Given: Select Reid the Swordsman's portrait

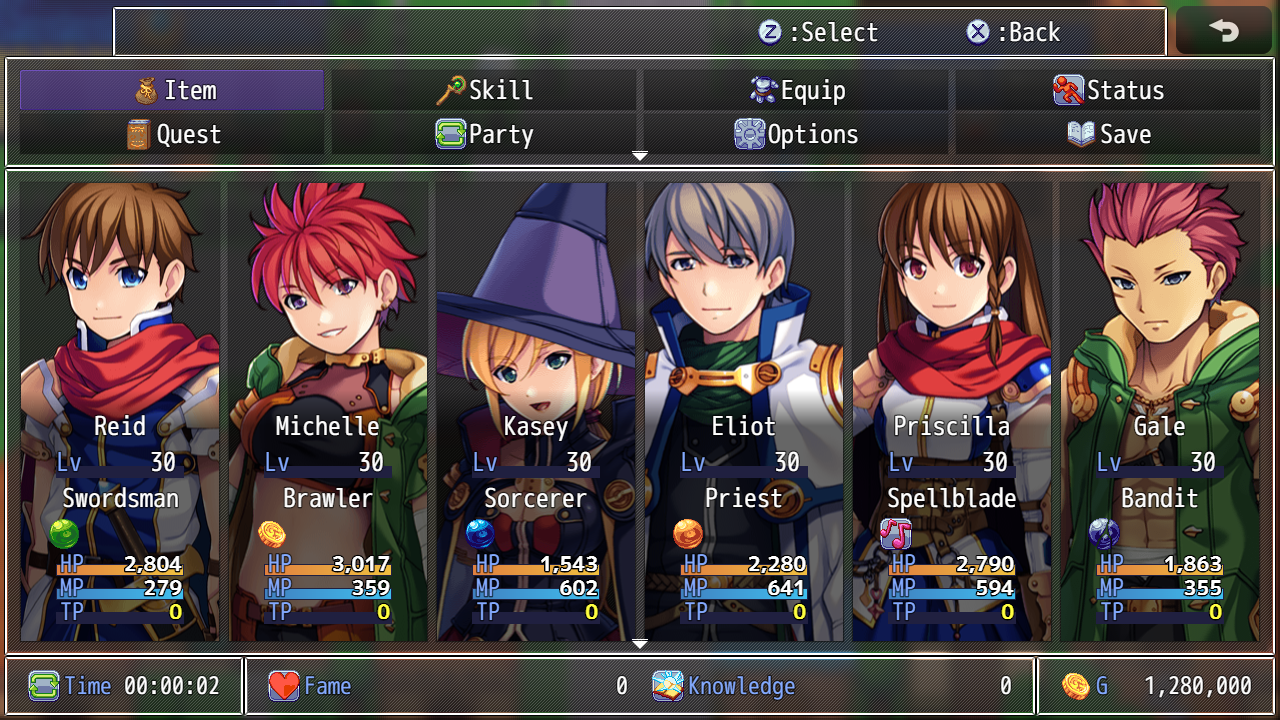Looking at the screenshot, I should [x=120, y=410].
